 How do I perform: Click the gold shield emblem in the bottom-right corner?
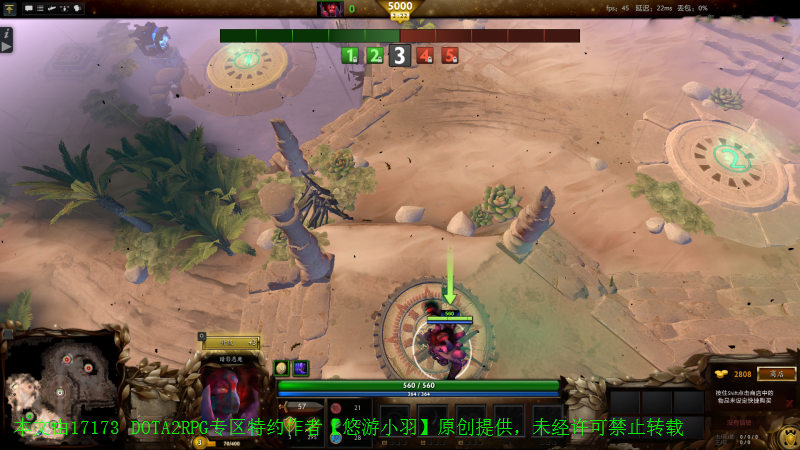(788, 436)
